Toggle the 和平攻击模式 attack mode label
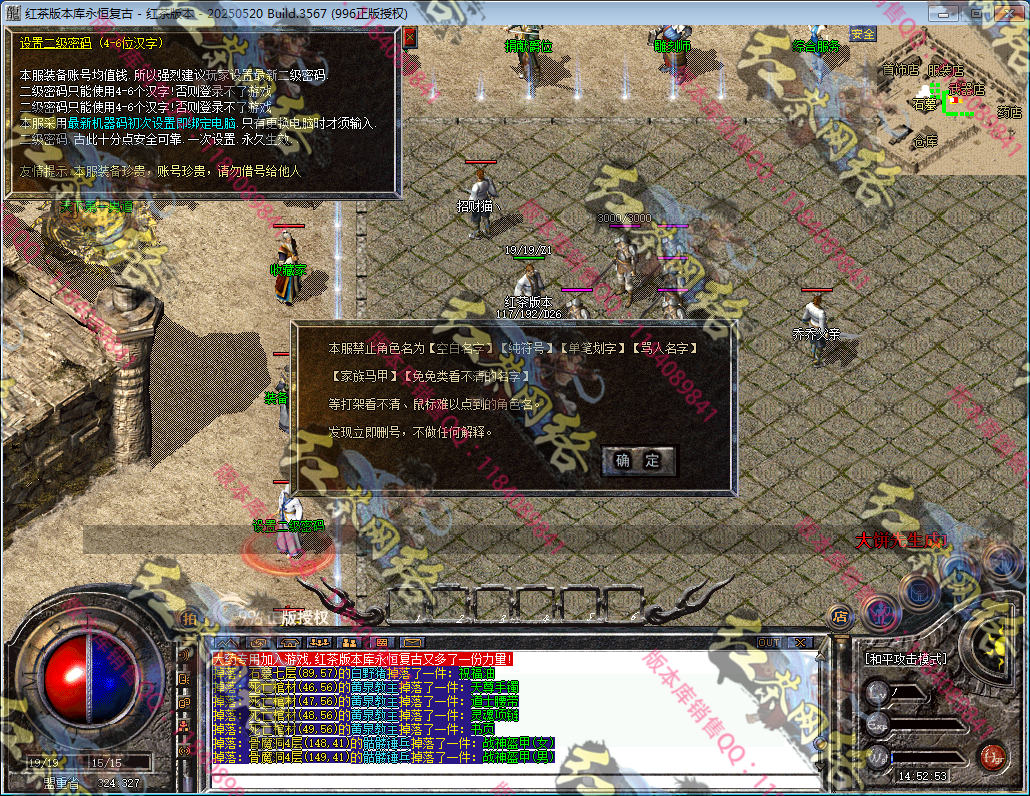Image resolution: width=1030 pixels, height=796 pixels. [905, 660]
